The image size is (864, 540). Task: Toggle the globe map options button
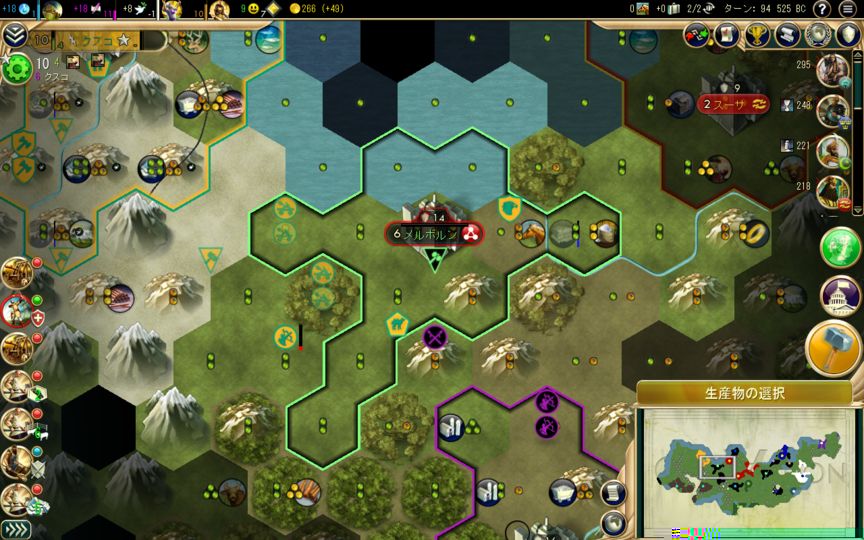(614, 522)
